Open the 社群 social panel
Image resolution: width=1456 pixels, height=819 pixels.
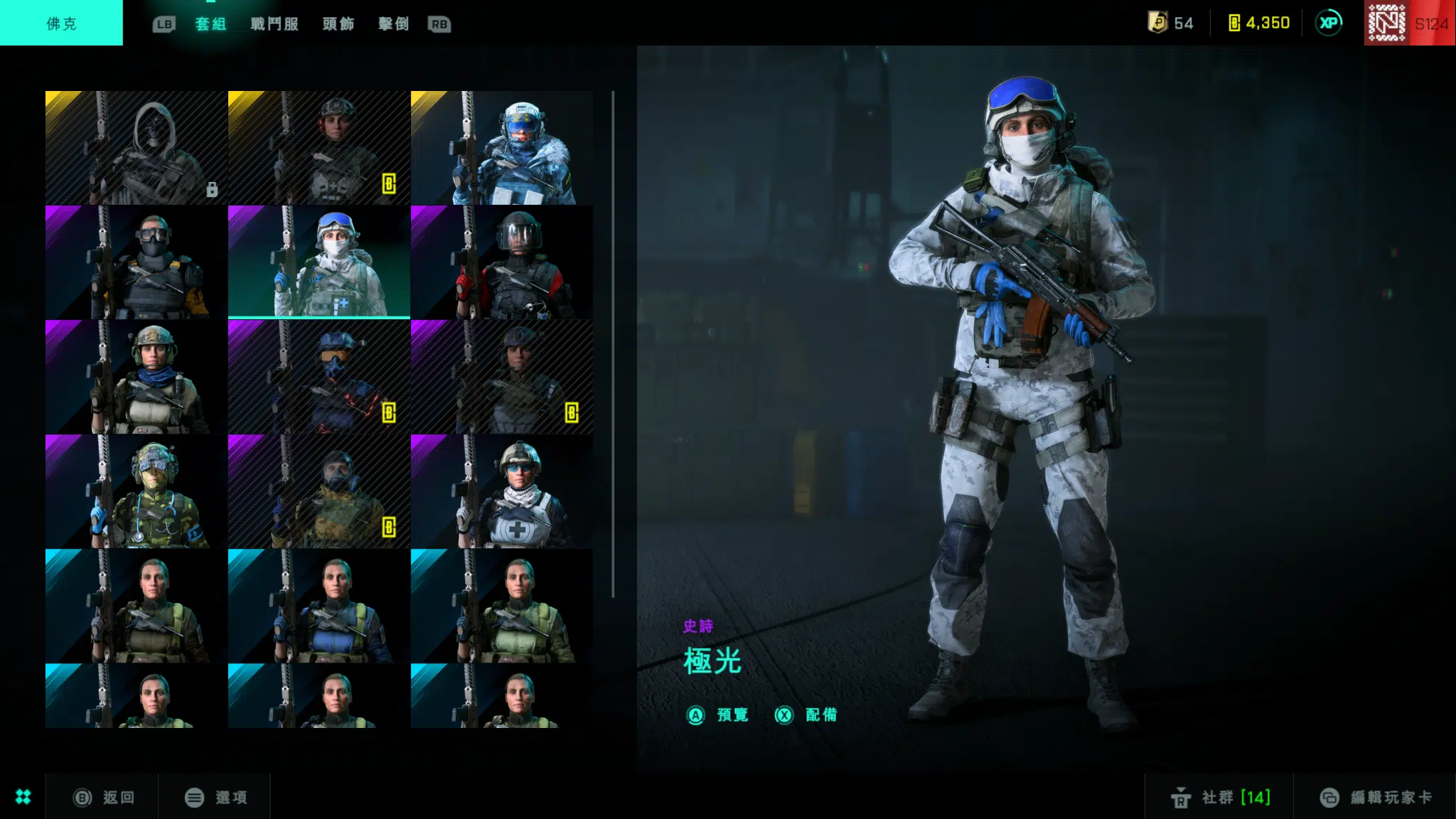tap(1220, 798)
